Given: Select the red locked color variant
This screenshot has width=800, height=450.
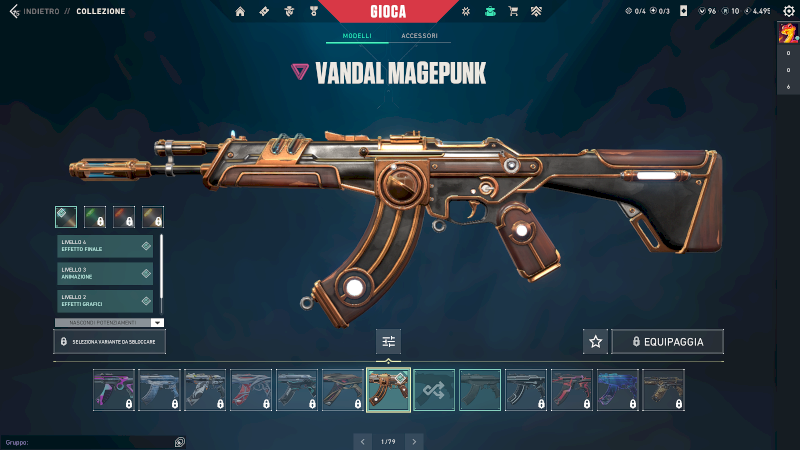Looking at the screenshot, I should tap(124, 216).
